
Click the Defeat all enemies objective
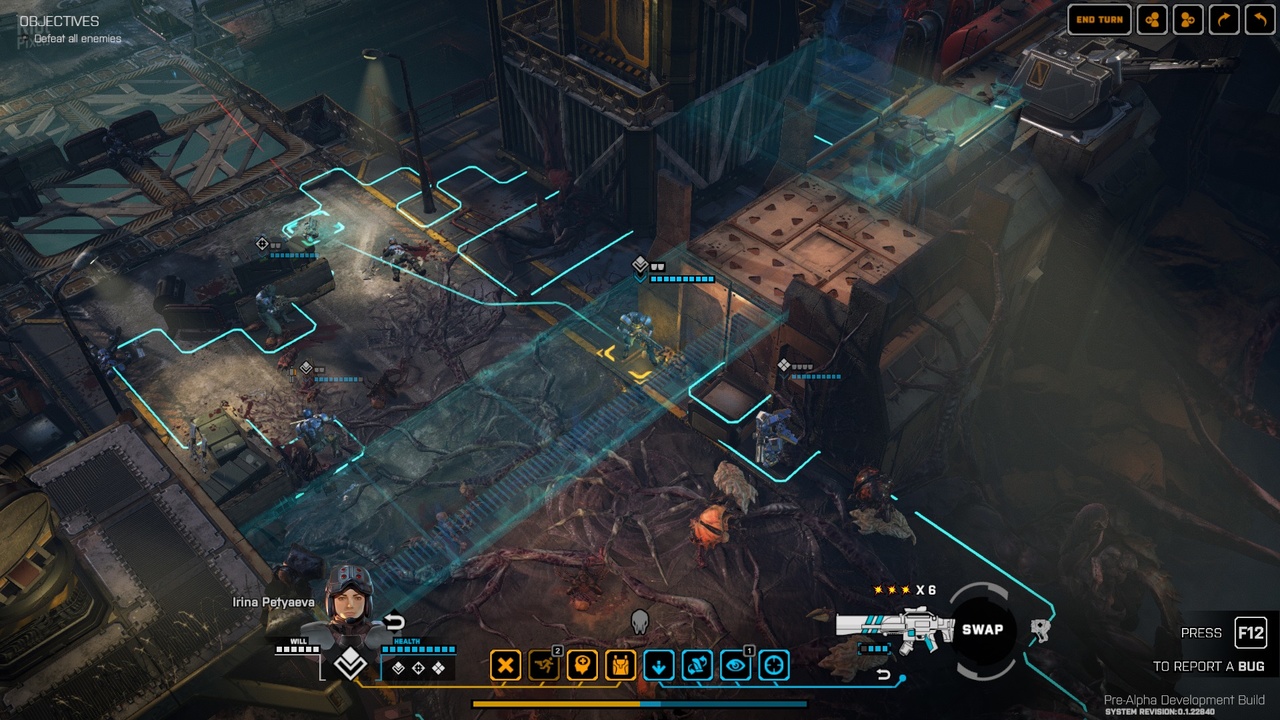(77, 39)
